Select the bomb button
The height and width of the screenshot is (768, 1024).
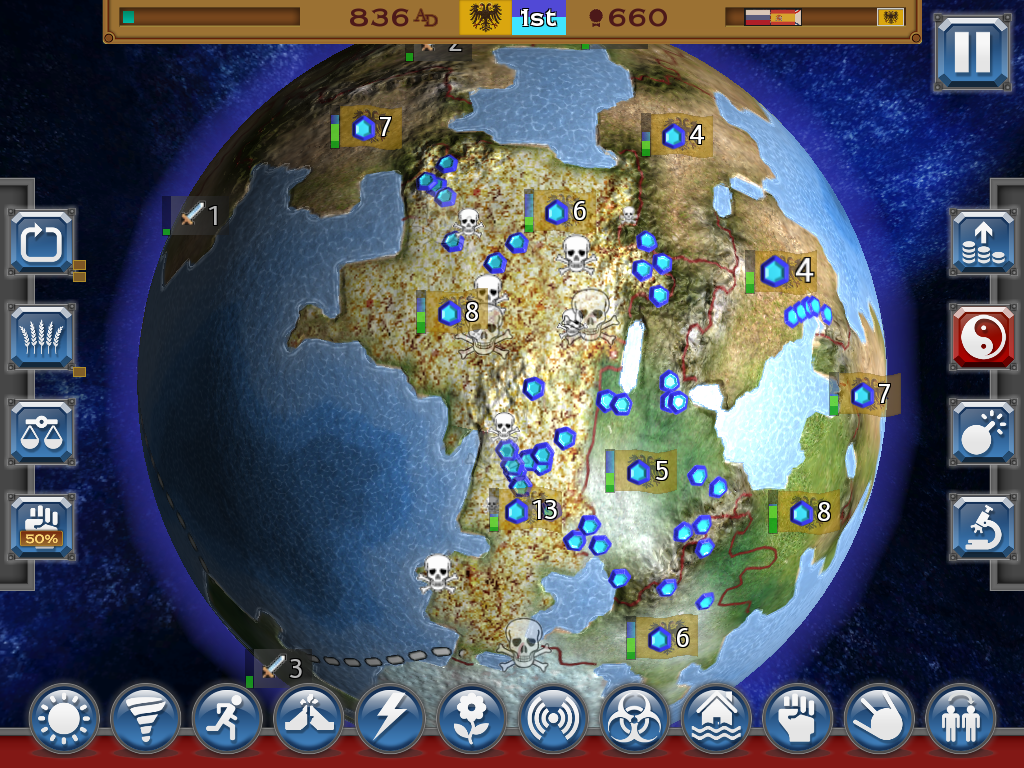point(982,432)
